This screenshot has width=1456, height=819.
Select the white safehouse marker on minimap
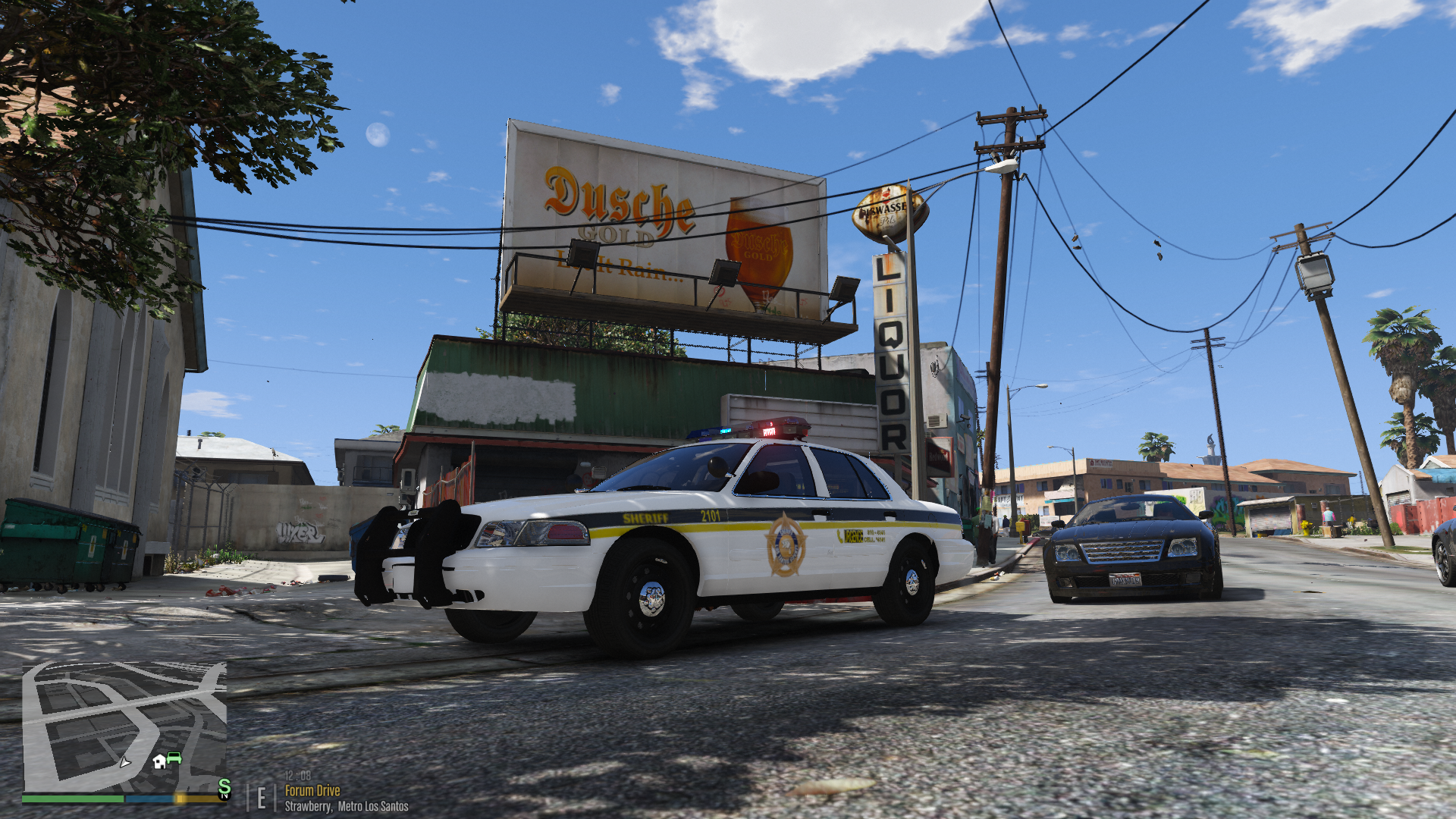pos(159,761)
